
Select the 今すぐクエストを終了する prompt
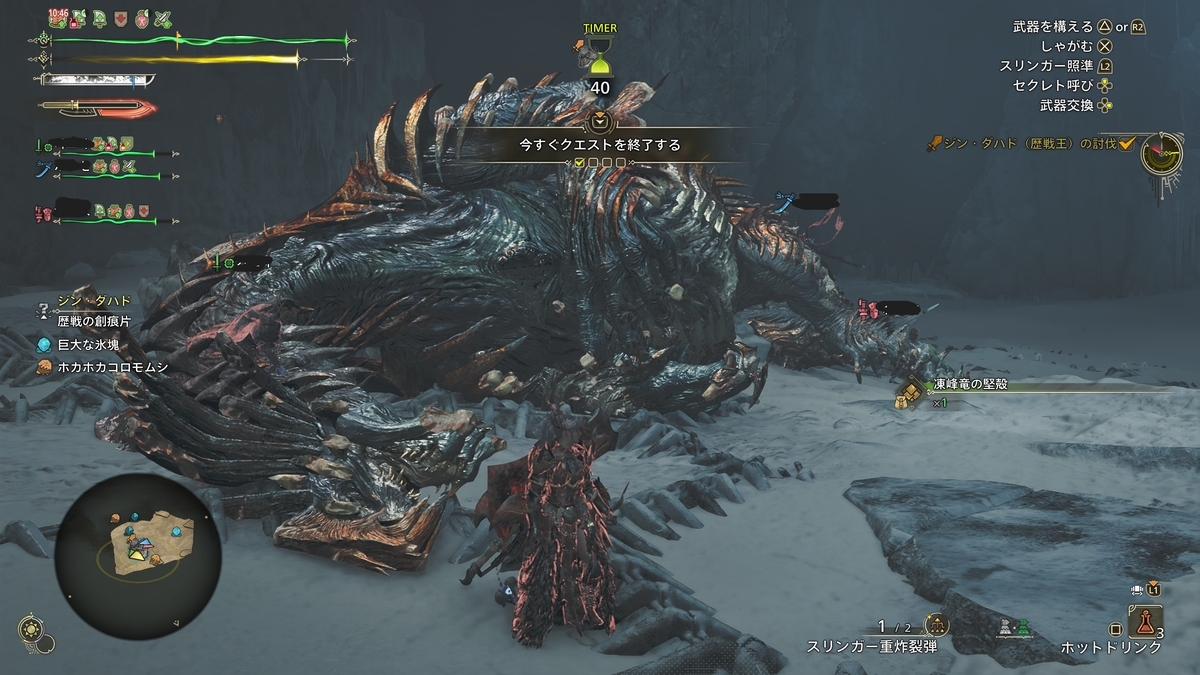point(600,144)
